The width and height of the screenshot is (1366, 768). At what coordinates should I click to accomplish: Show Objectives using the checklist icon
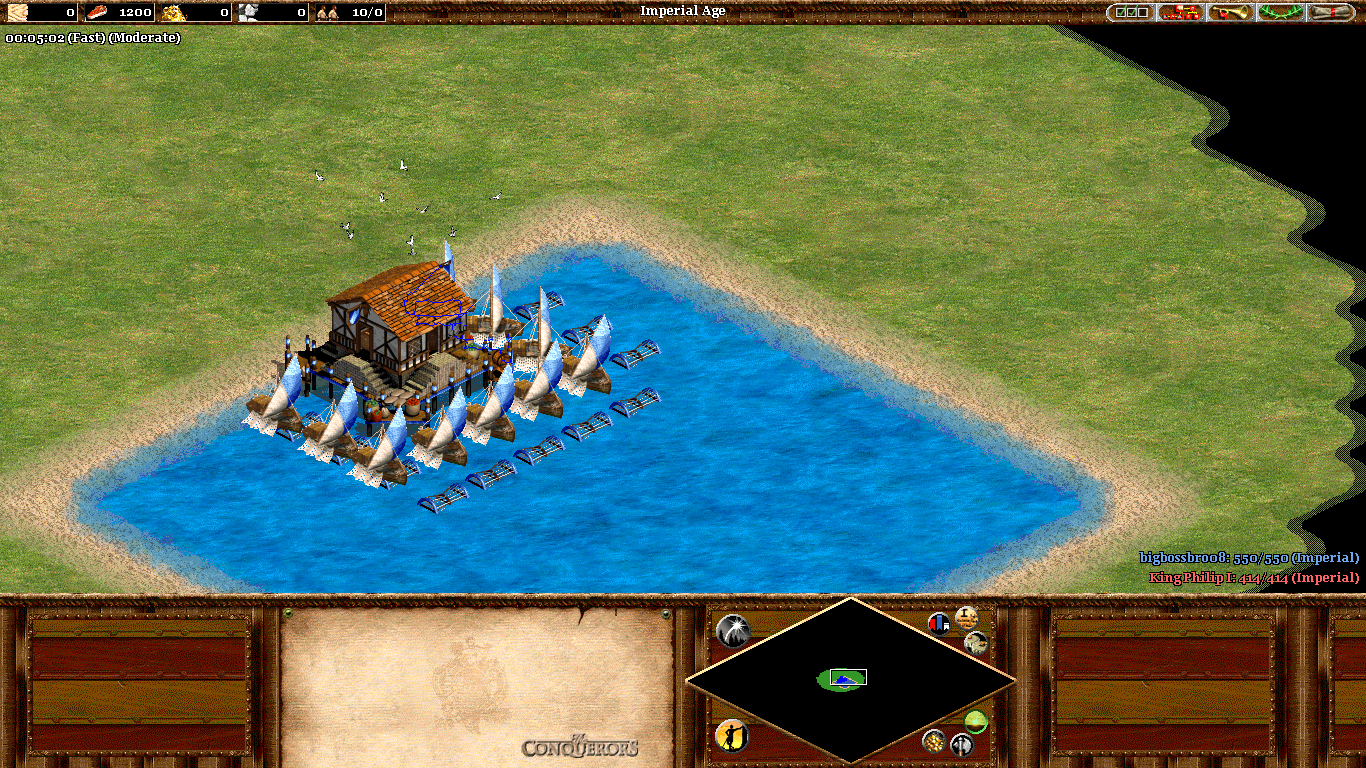1130,12
